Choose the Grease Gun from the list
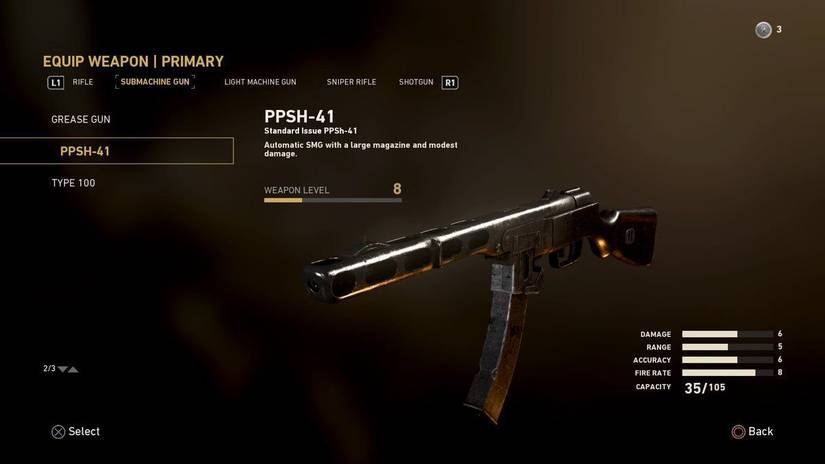 click(81, 120)
